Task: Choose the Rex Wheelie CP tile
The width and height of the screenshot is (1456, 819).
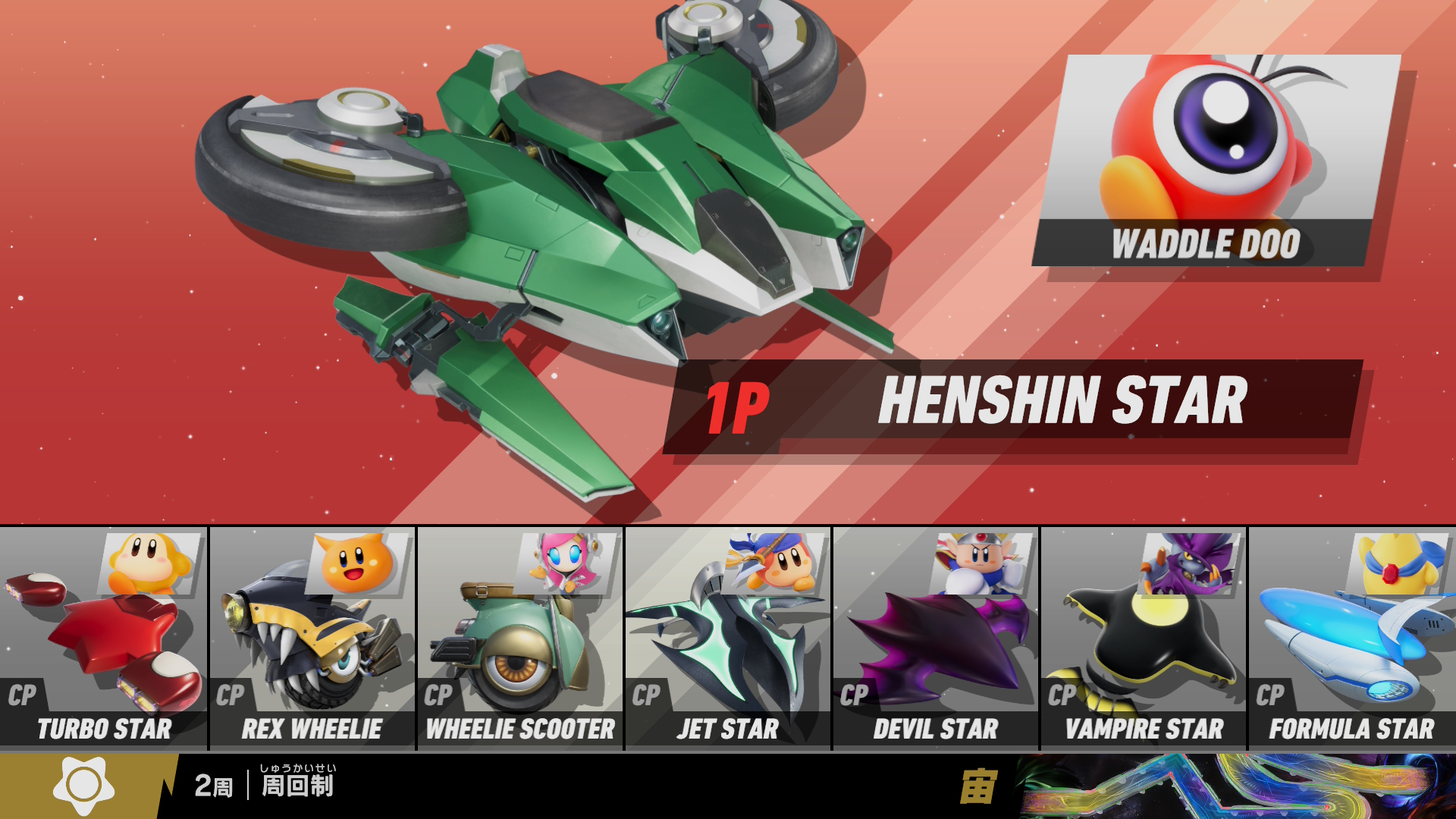Action: click(x=312, y=639)
